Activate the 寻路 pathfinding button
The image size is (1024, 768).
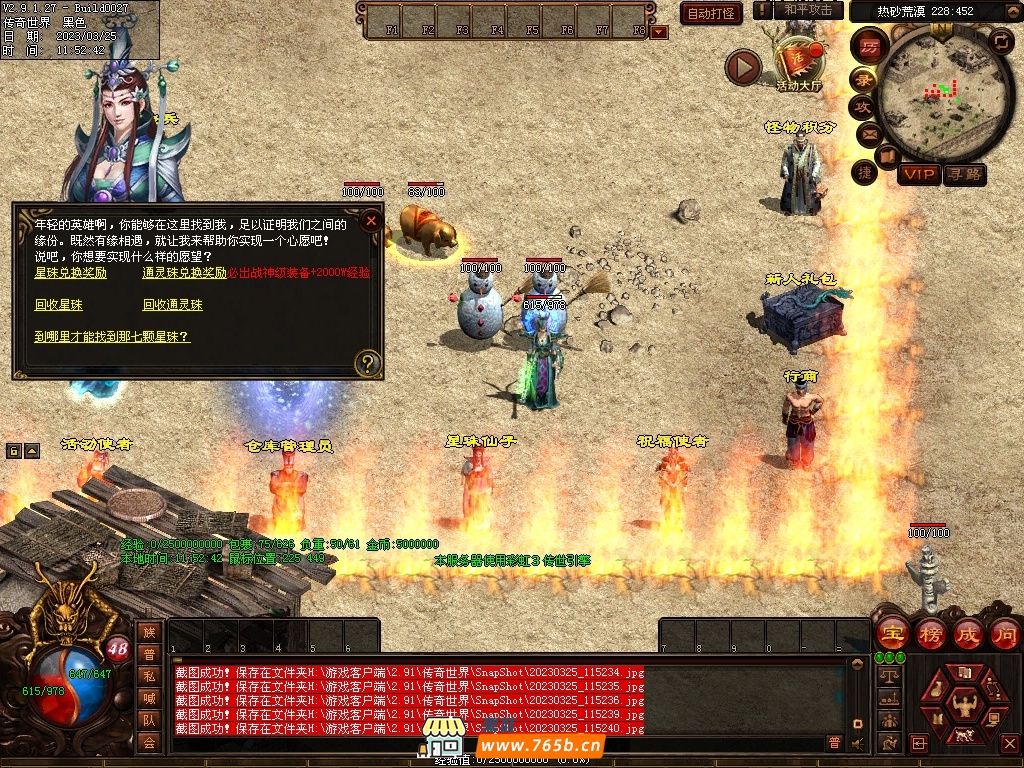(x=965, y=175)
